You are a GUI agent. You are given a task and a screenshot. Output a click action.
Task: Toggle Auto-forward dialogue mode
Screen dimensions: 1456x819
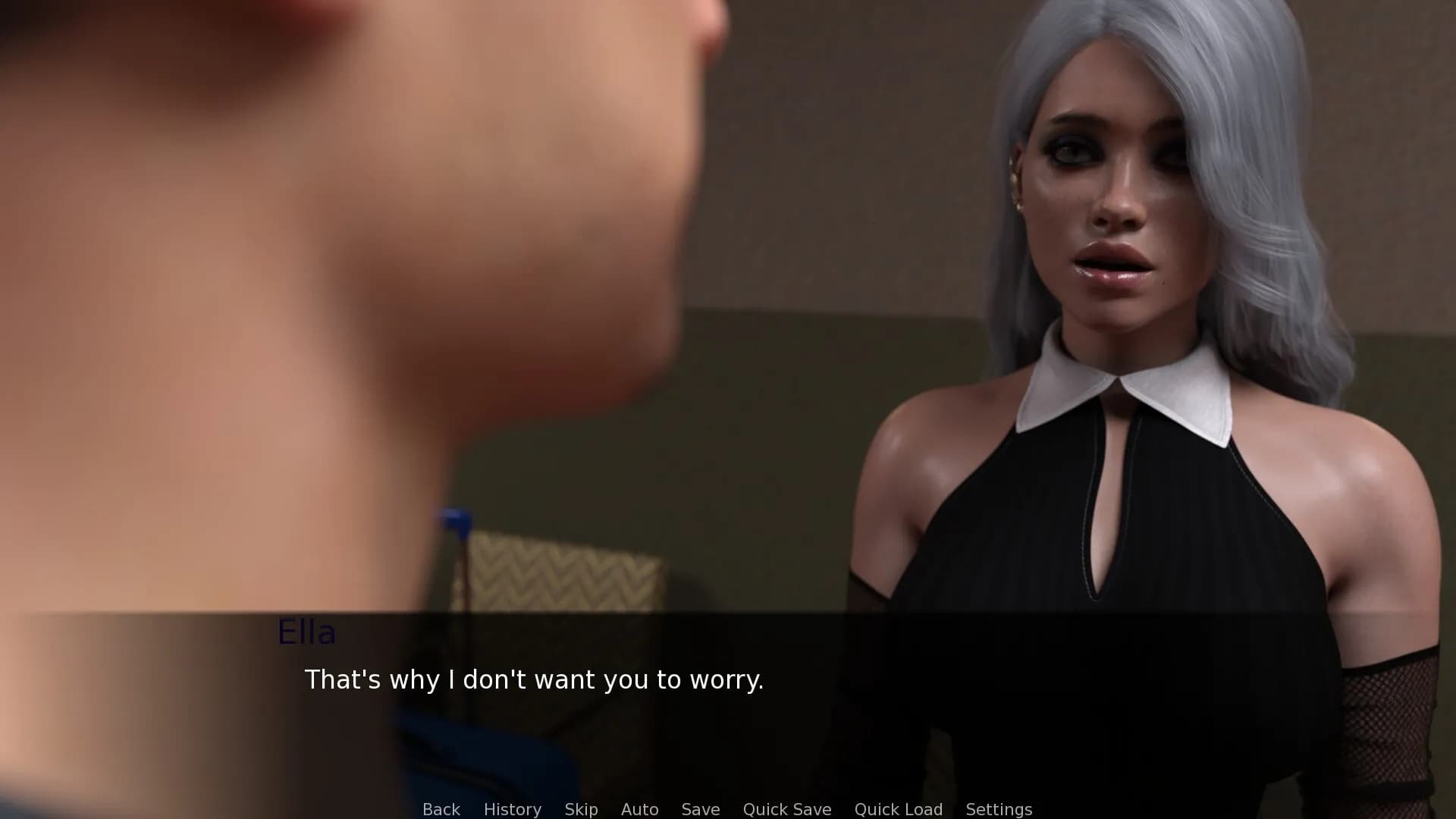point(639,809)
